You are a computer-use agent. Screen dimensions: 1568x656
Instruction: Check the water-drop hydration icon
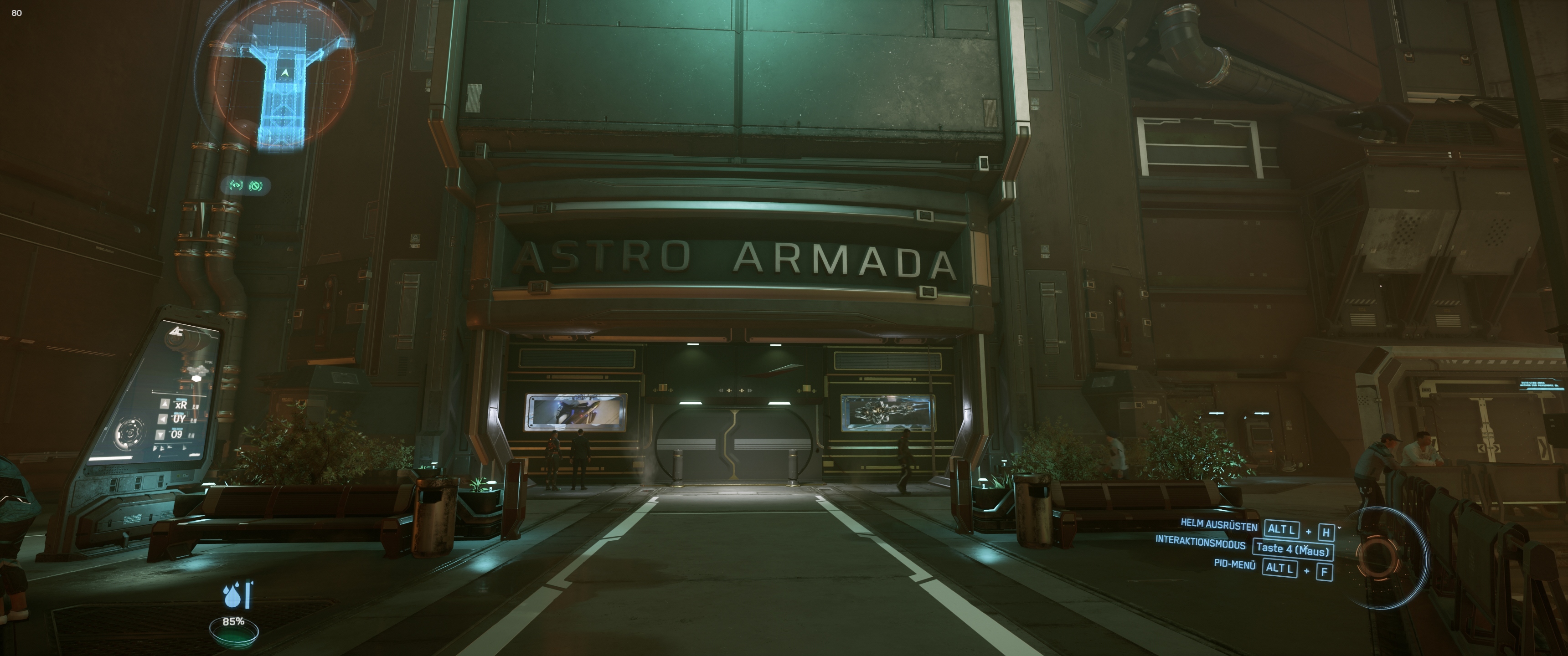232,596
